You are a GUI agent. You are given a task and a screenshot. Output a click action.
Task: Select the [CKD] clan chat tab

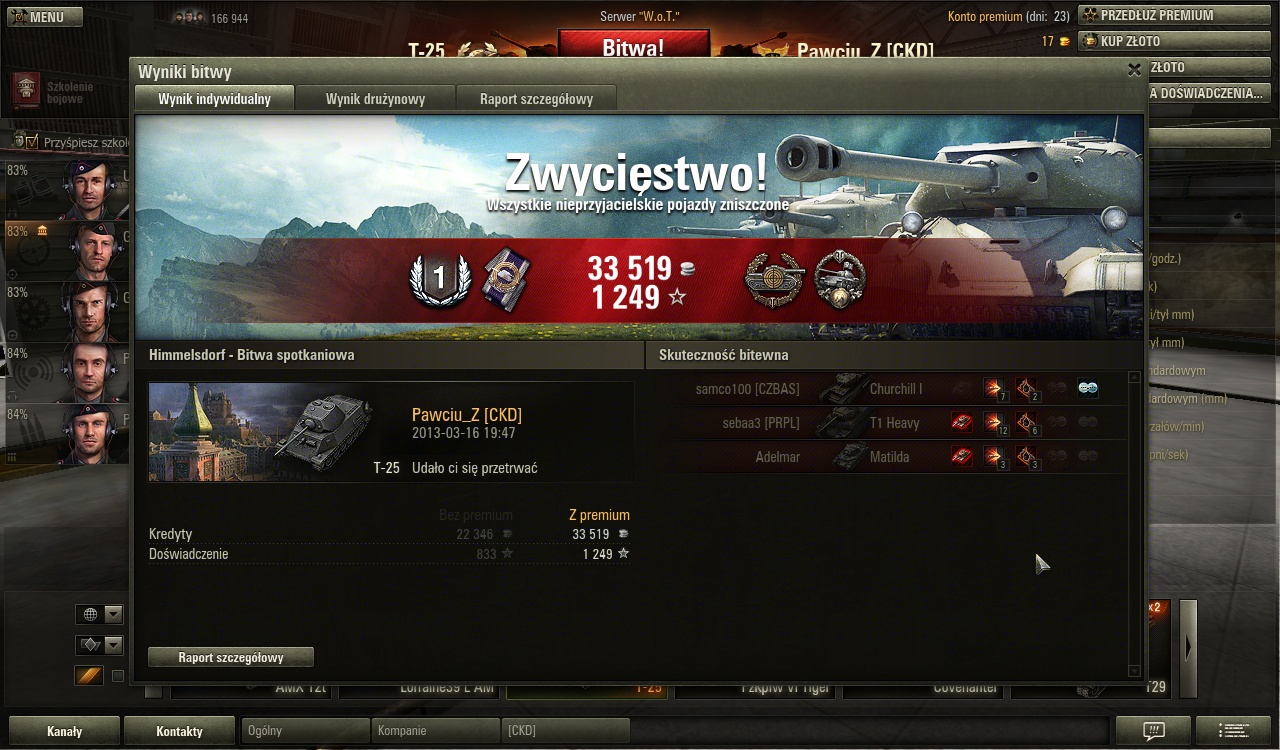565,731
